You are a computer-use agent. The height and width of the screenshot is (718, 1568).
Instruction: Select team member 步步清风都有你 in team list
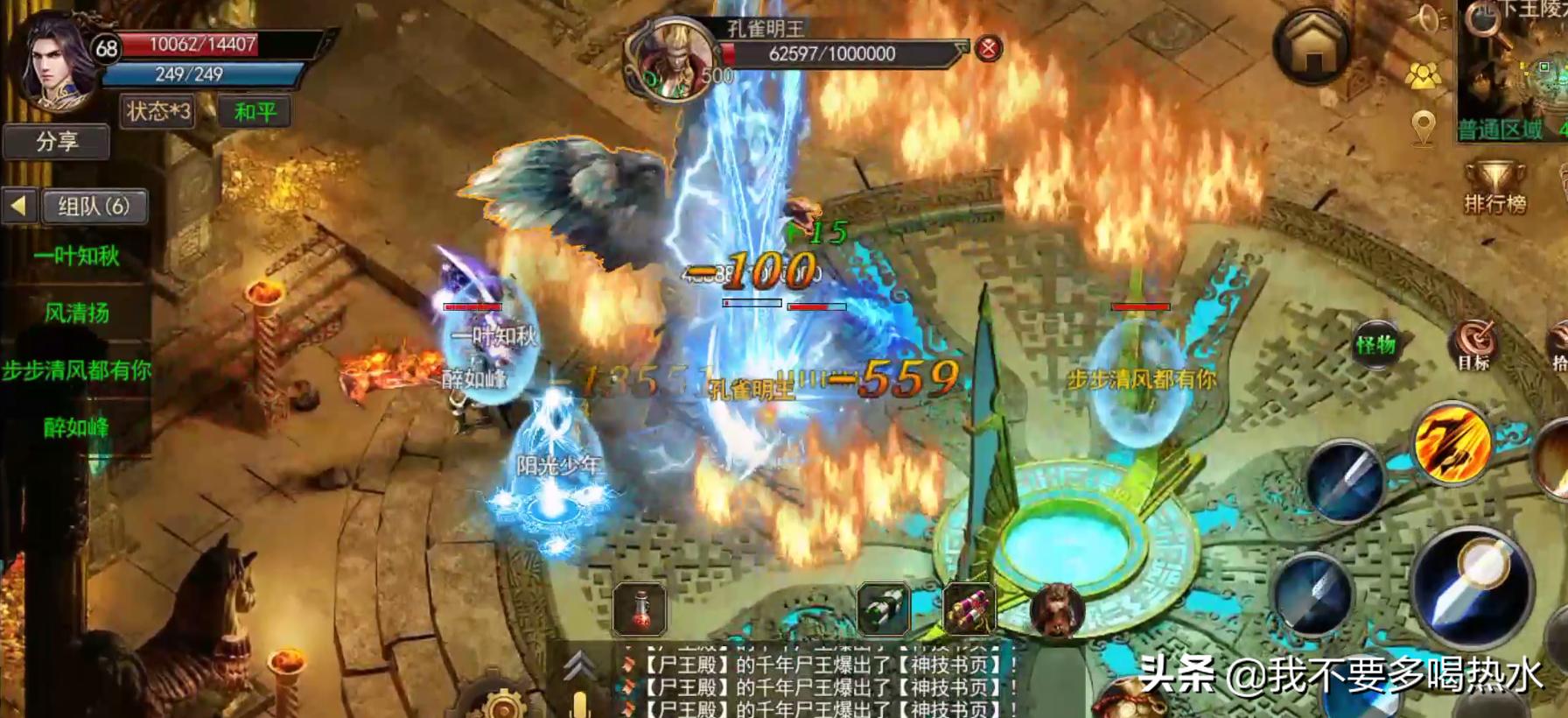[x=77, y=370]
